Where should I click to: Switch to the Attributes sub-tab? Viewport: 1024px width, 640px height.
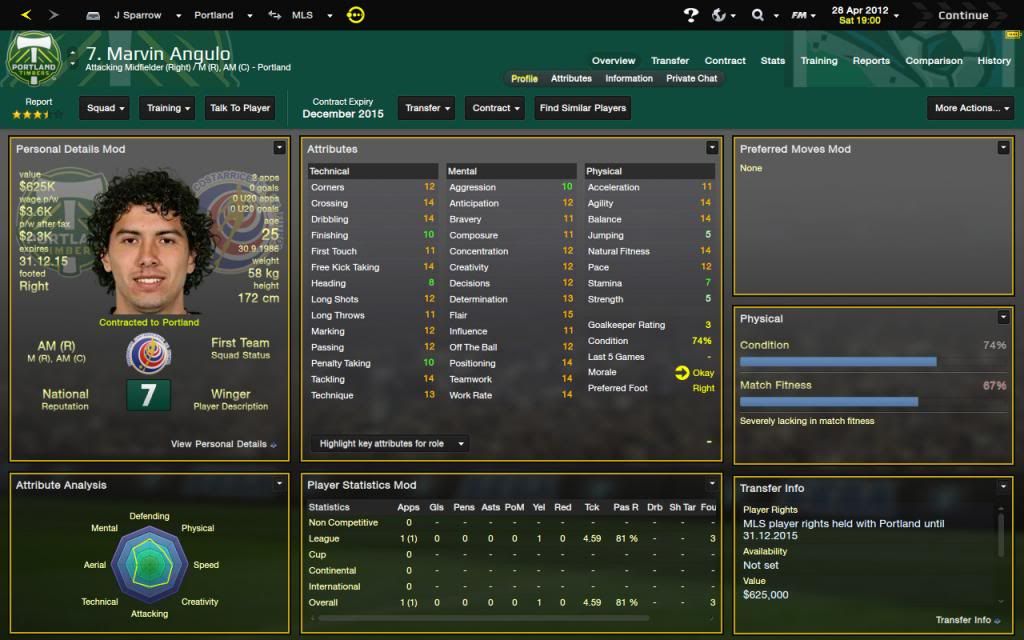571,78
